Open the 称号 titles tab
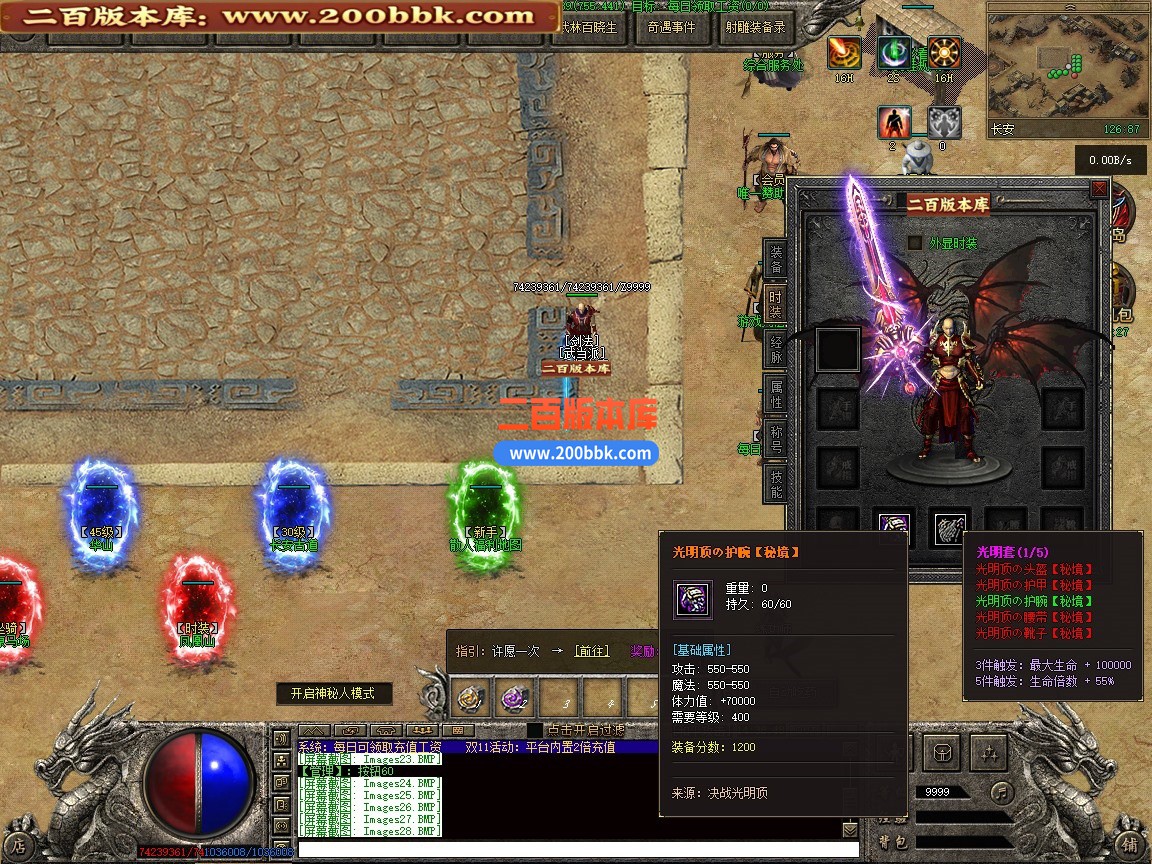The height and width of the screenshot is (864, 1152). (x=776, y=441)
